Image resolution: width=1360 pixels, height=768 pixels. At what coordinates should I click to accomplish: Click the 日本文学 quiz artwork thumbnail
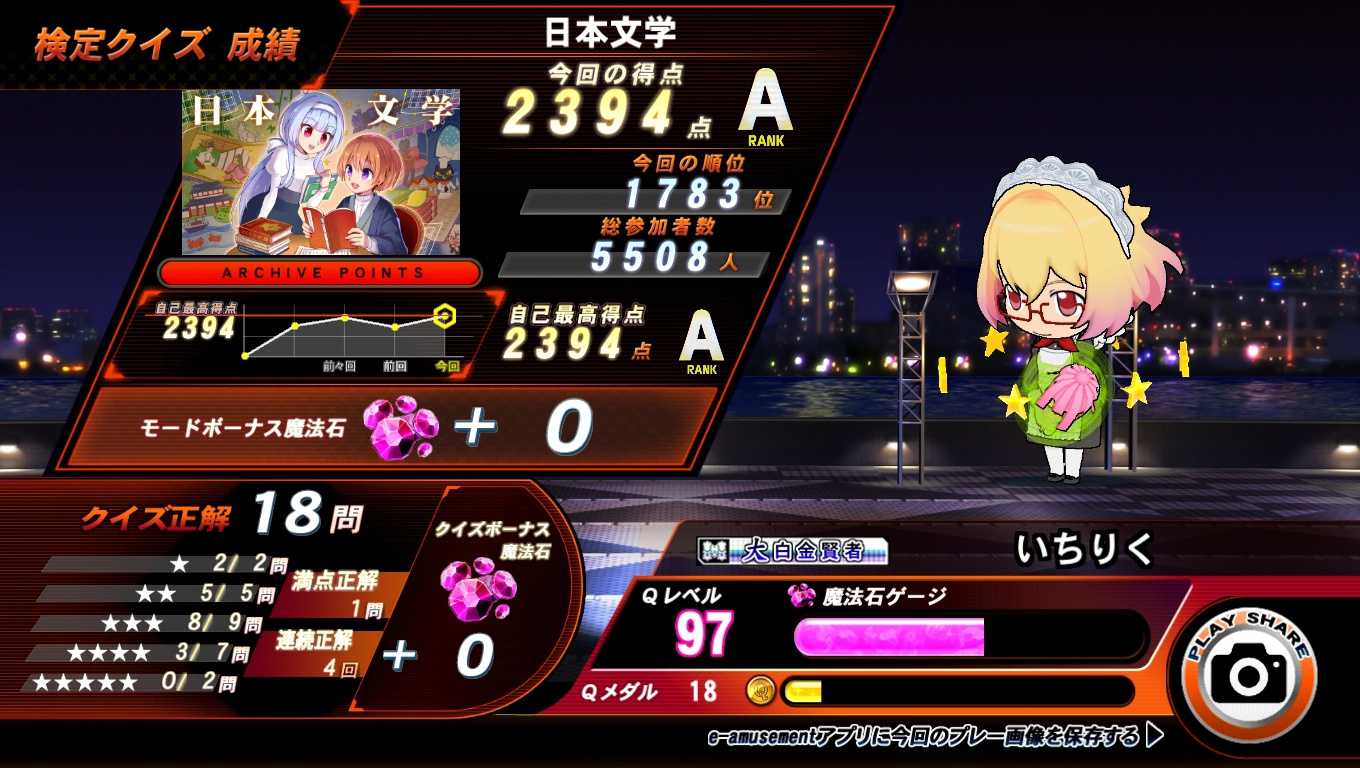coord(320,172)
